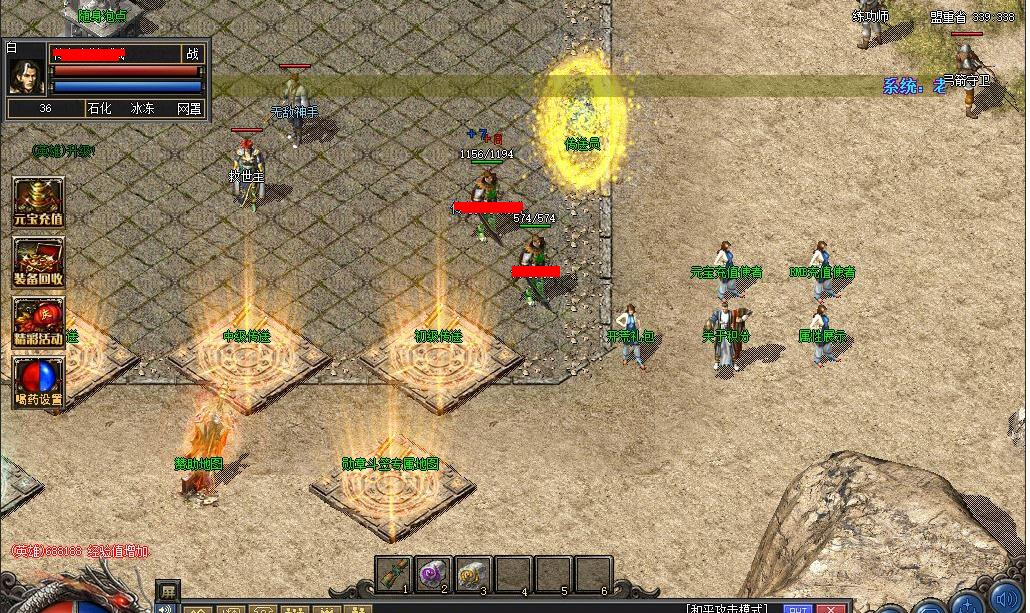Image resolution: width=1030 pixels, height=613 pixels.
Task: Click the 屏 button above the bottom bar
Action: pos(168,590)
